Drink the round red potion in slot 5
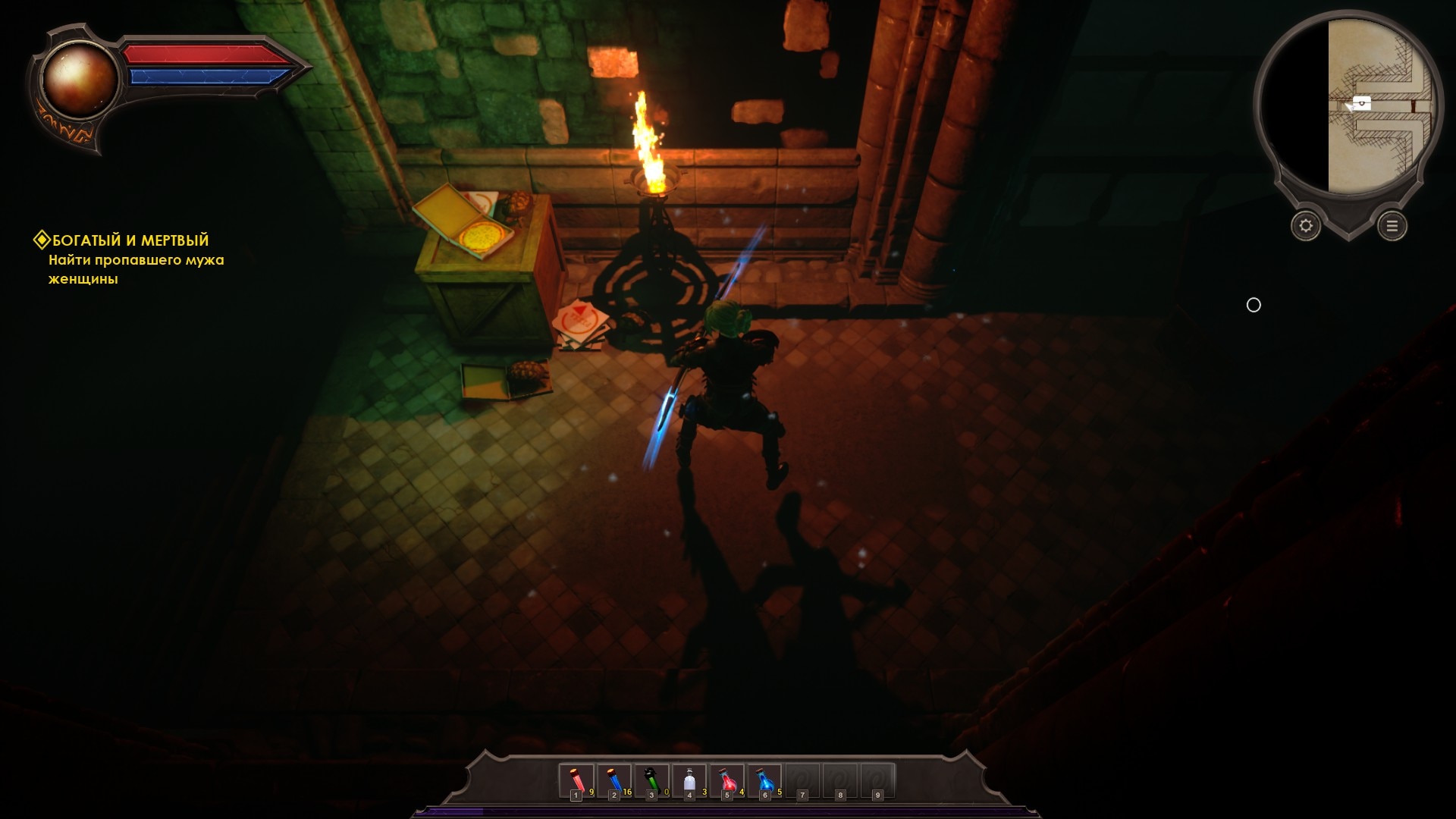This screenshot has width=1456, height=819. 727,781
